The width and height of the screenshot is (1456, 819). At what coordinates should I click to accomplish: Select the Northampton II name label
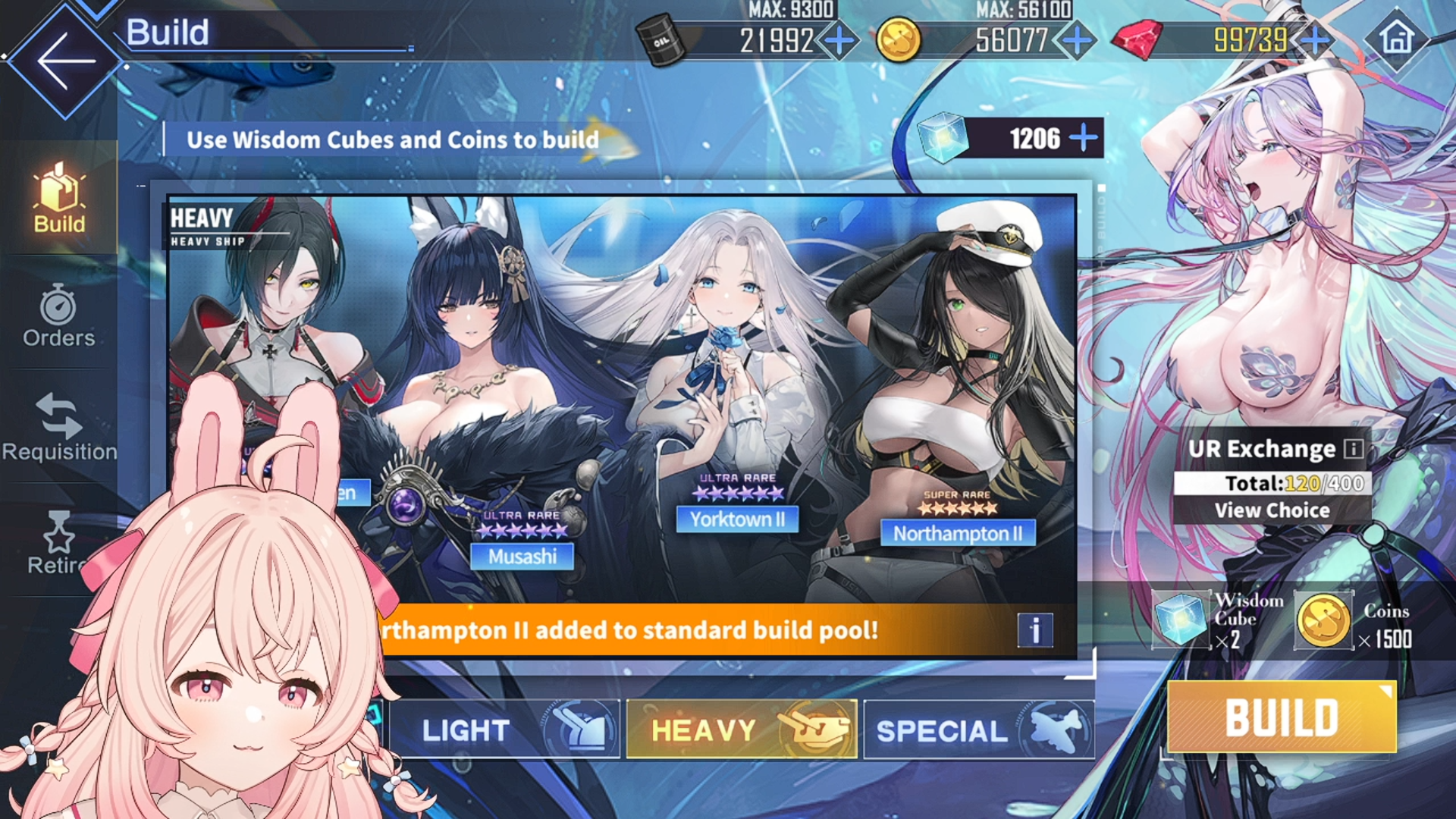pos(958,533)
